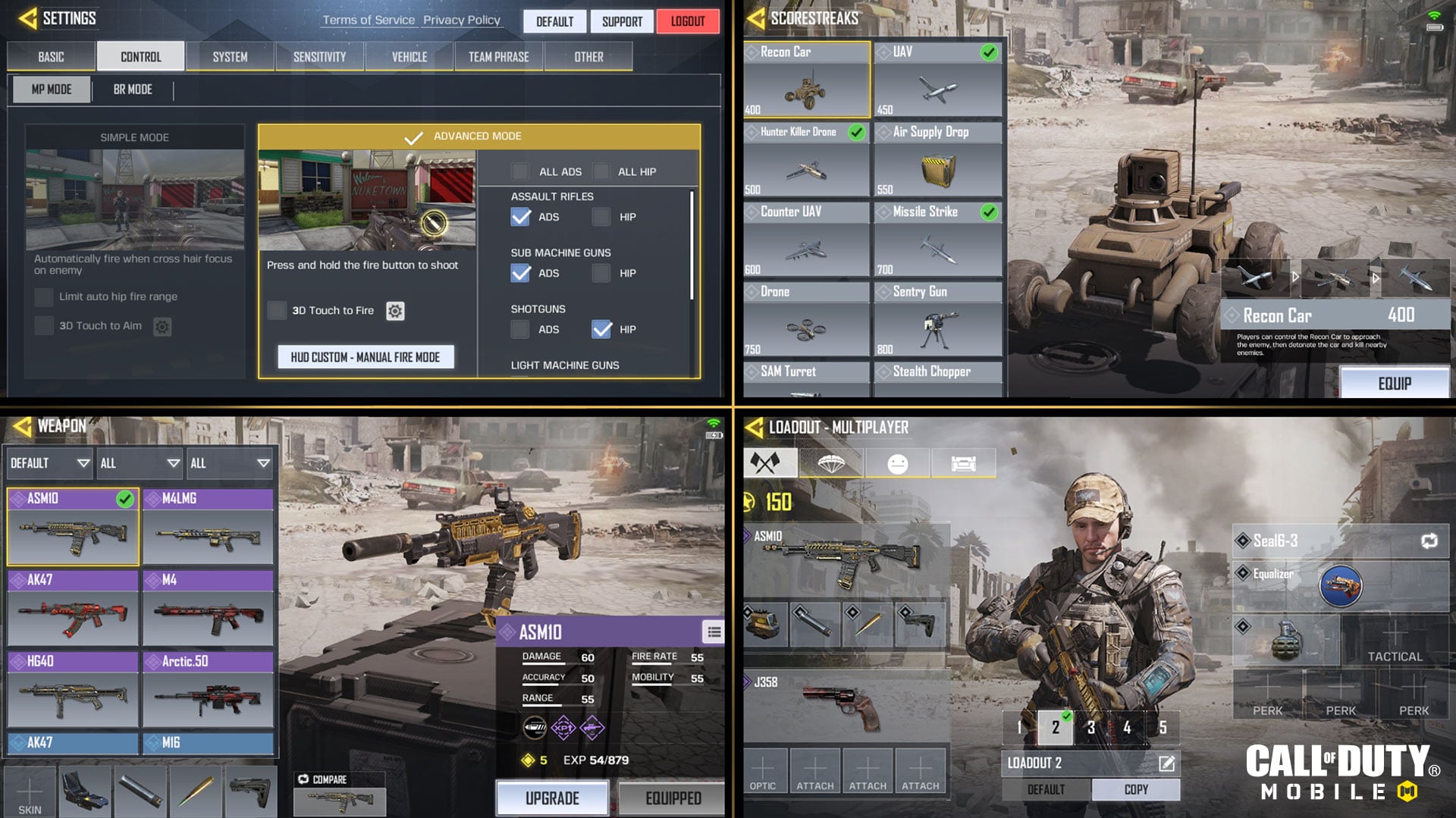
Task: Open the DEFAULT weapon filter dropdown
Action: click(48, 462)
